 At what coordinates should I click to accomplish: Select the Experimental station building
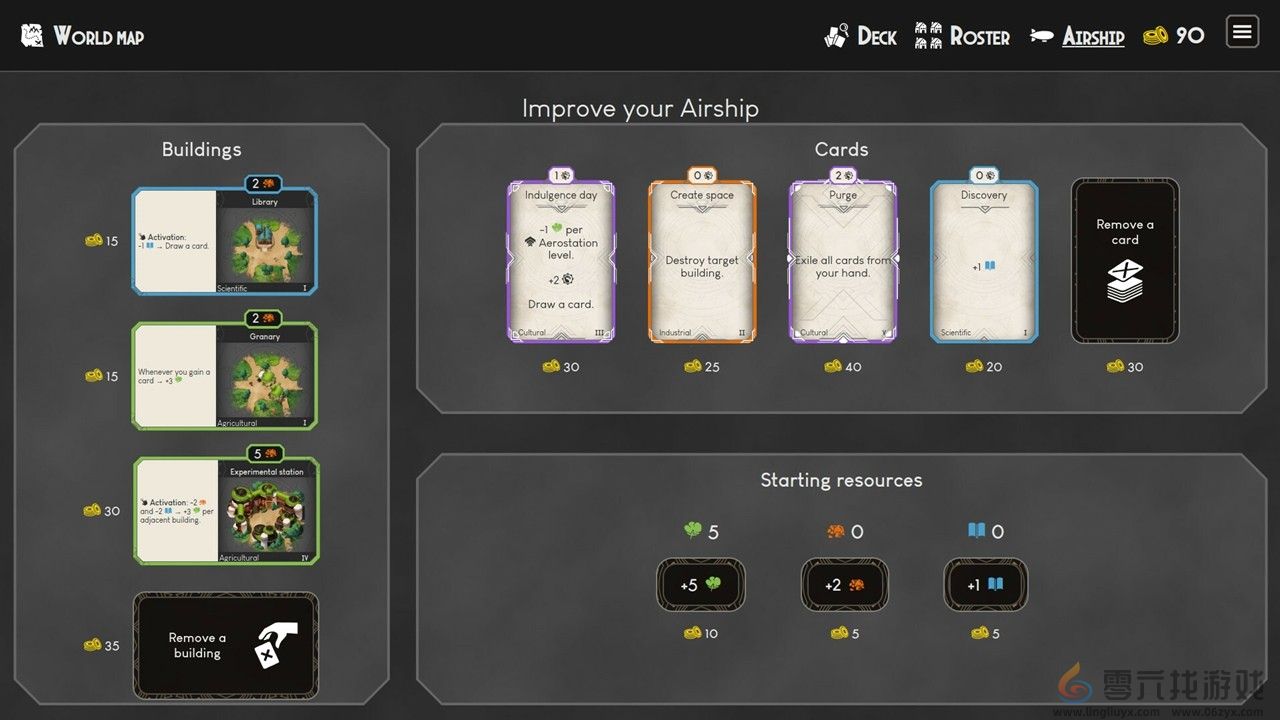(224, 511)
